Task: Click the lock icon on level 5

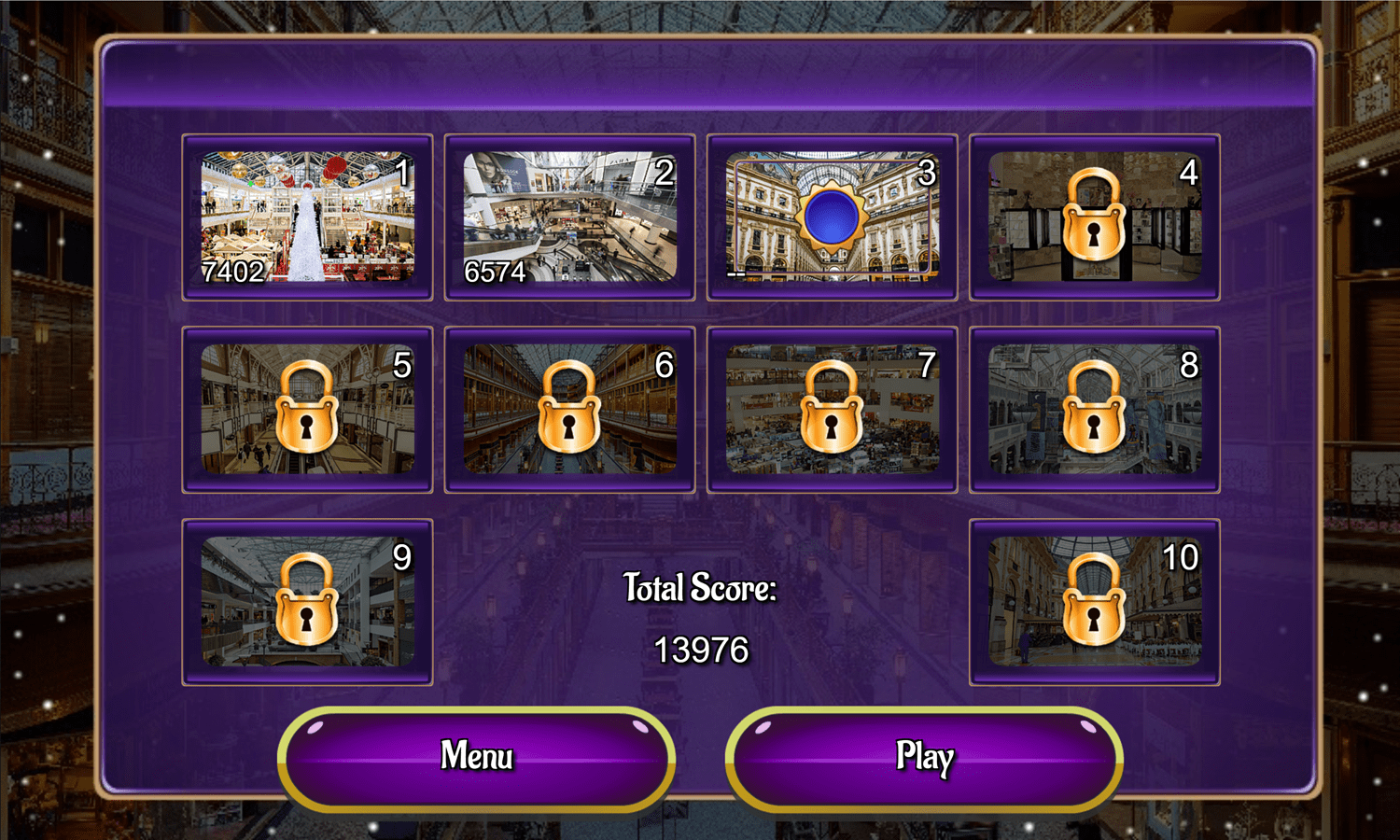Action: 308,409
